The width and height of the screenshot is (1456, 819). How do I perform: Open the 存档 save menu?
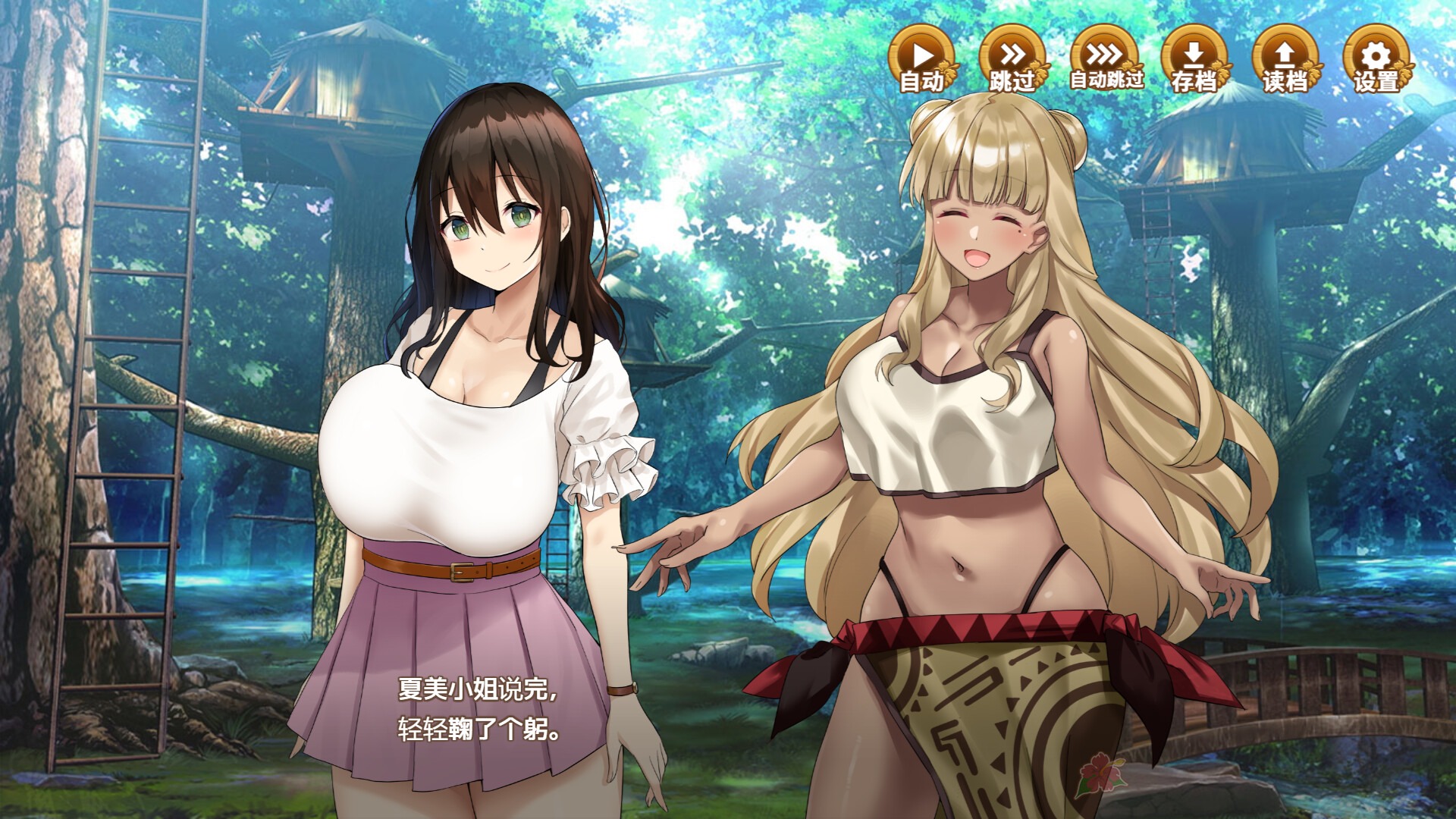point(1194,59)
